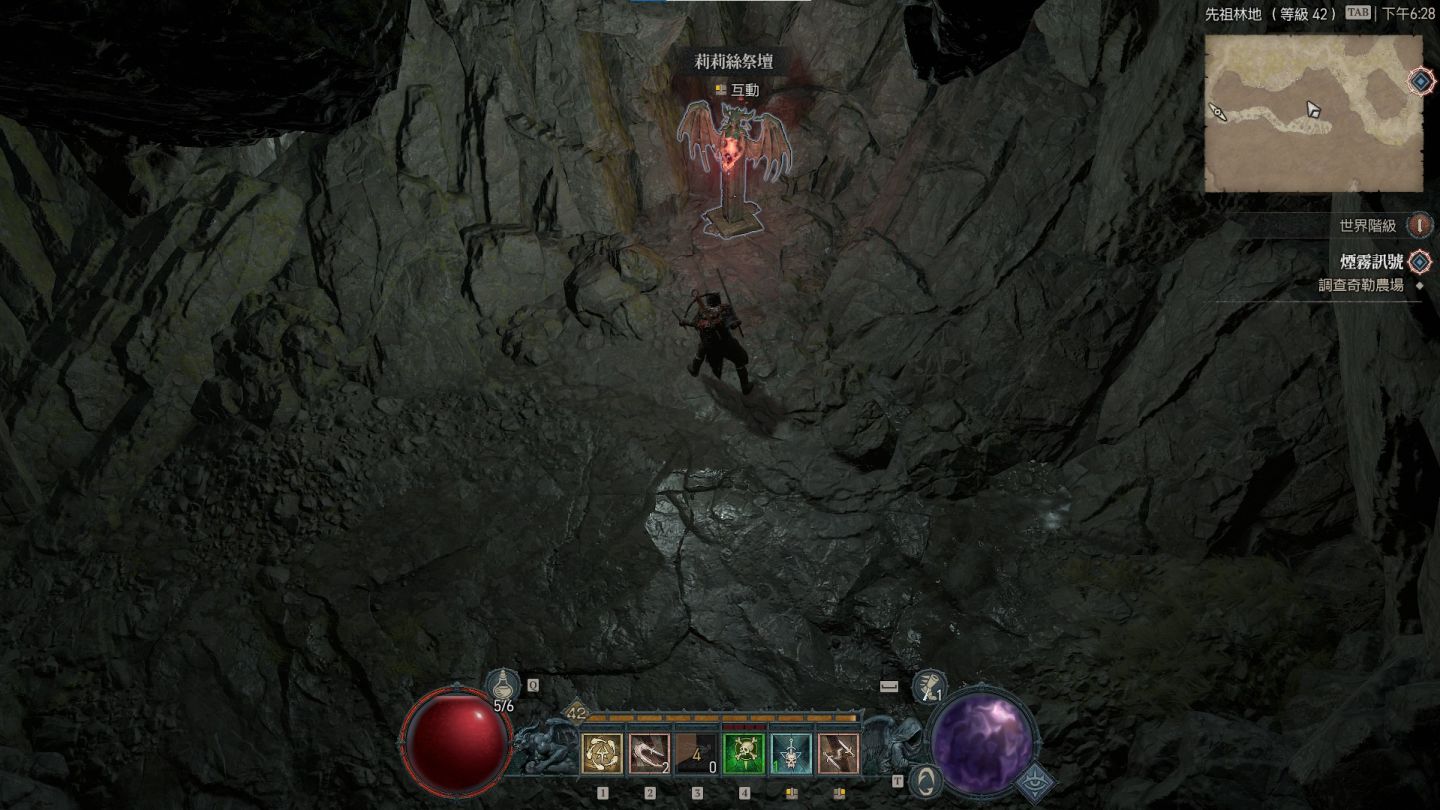Image resolution: width=1440 pixels, height=810 pixels.
Task: Open the 世界階級 world tier icon
Action: (1420, 225)
